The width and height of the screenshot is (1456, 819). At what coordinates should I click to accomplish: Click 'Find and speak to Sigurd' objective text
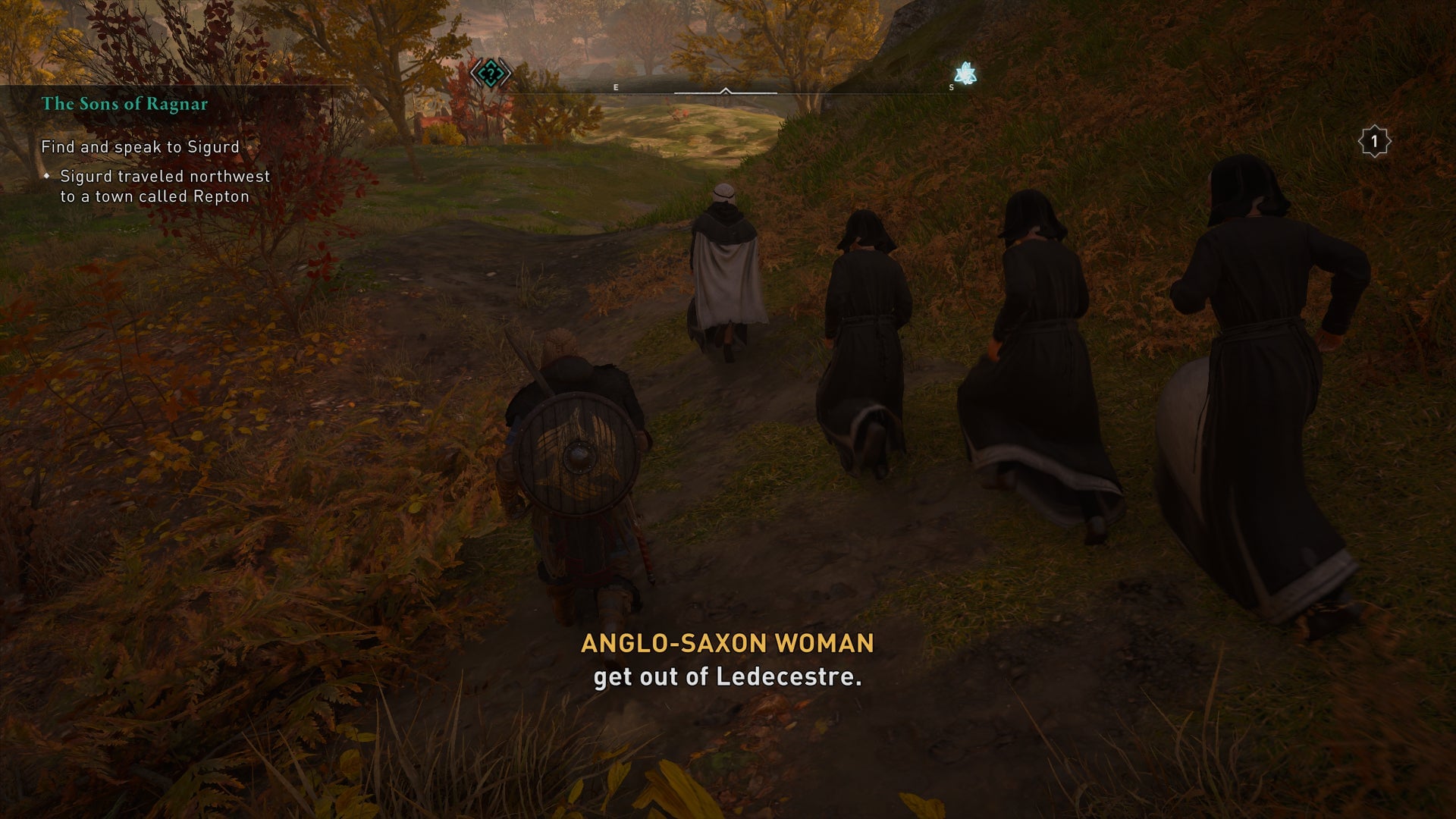[139, 148]
